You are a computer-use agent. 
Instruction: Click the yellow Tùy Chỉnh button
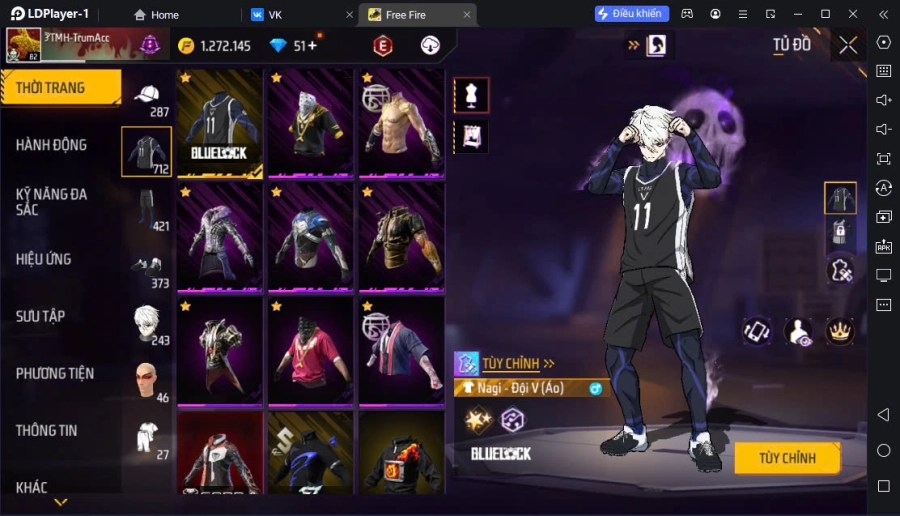786,458
